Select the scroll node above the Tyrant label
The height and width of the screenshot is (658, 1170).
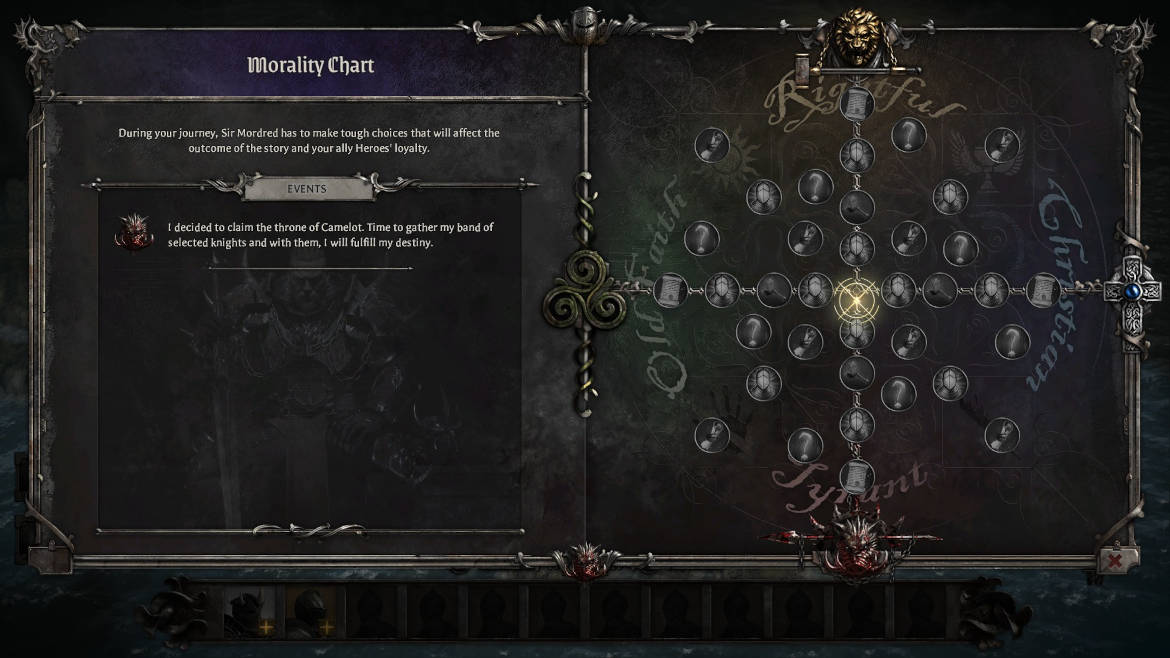857,474
